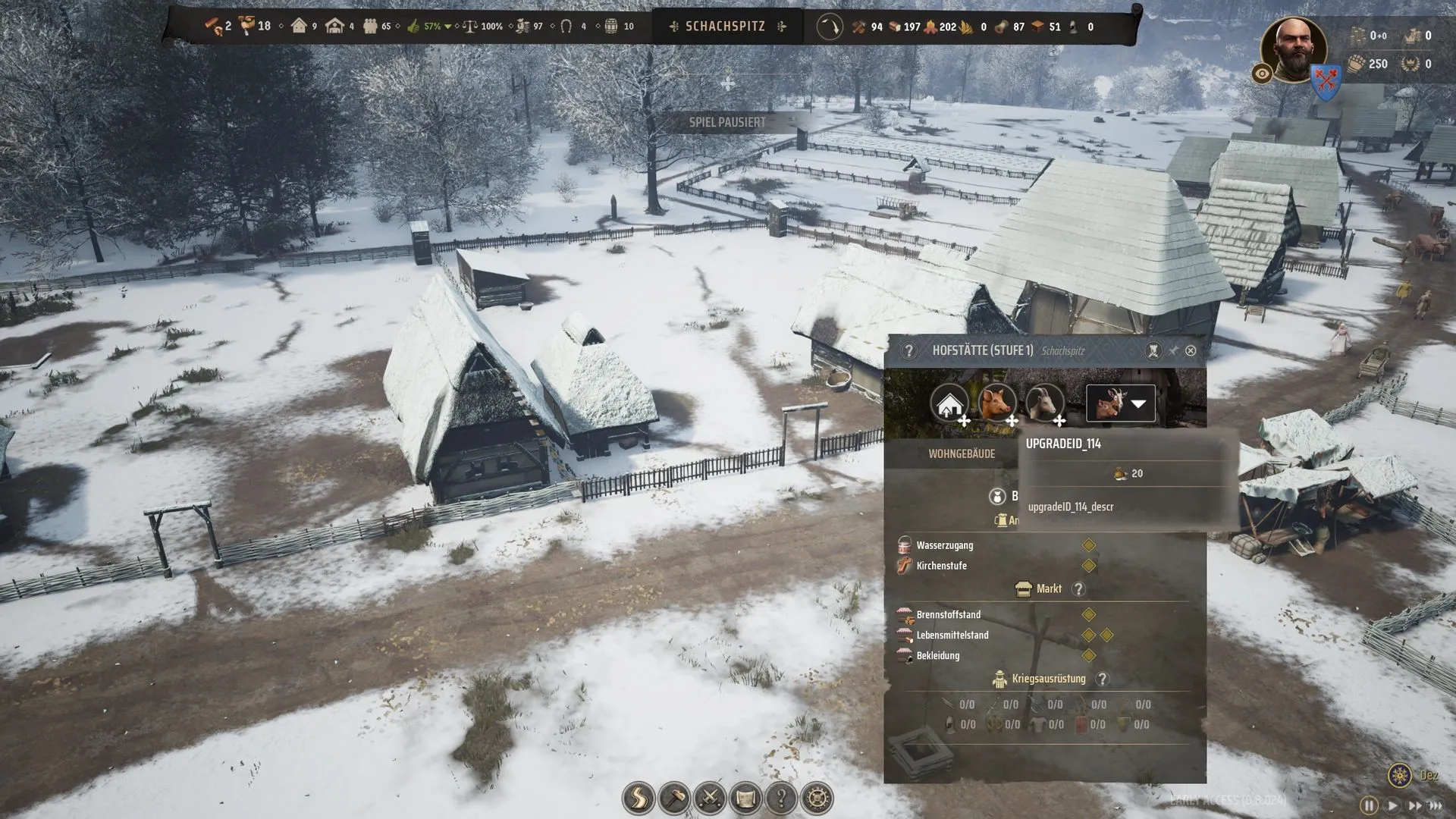Switch to the Wohngebäude tab
The width and height of the screenshot is (1456, 819).
point(962,453)
